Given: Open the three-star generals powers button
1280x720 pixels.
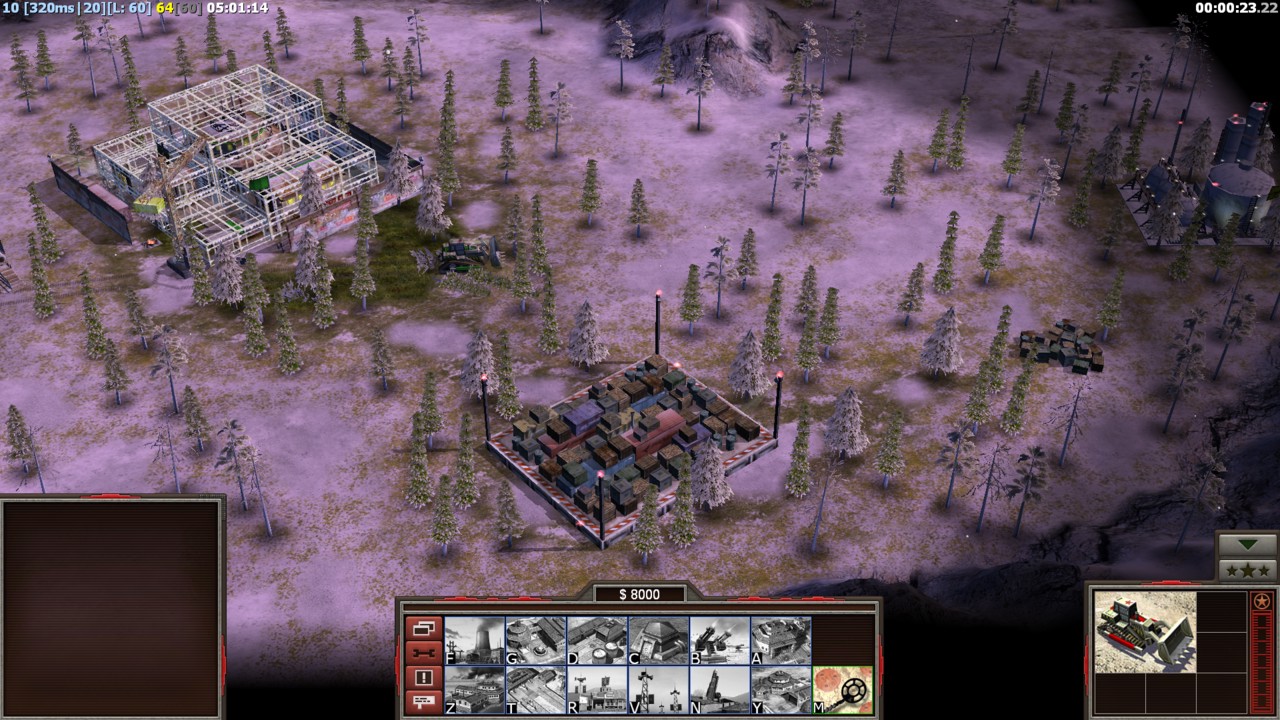Looking at the screenshot, I should [x=1247, y=571].
